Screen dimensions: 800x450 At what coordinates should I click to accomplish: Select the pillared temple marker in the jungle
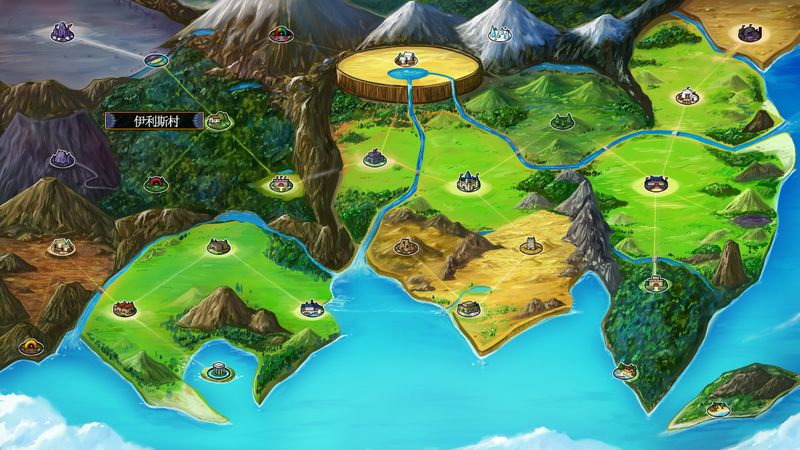(655, 282)
